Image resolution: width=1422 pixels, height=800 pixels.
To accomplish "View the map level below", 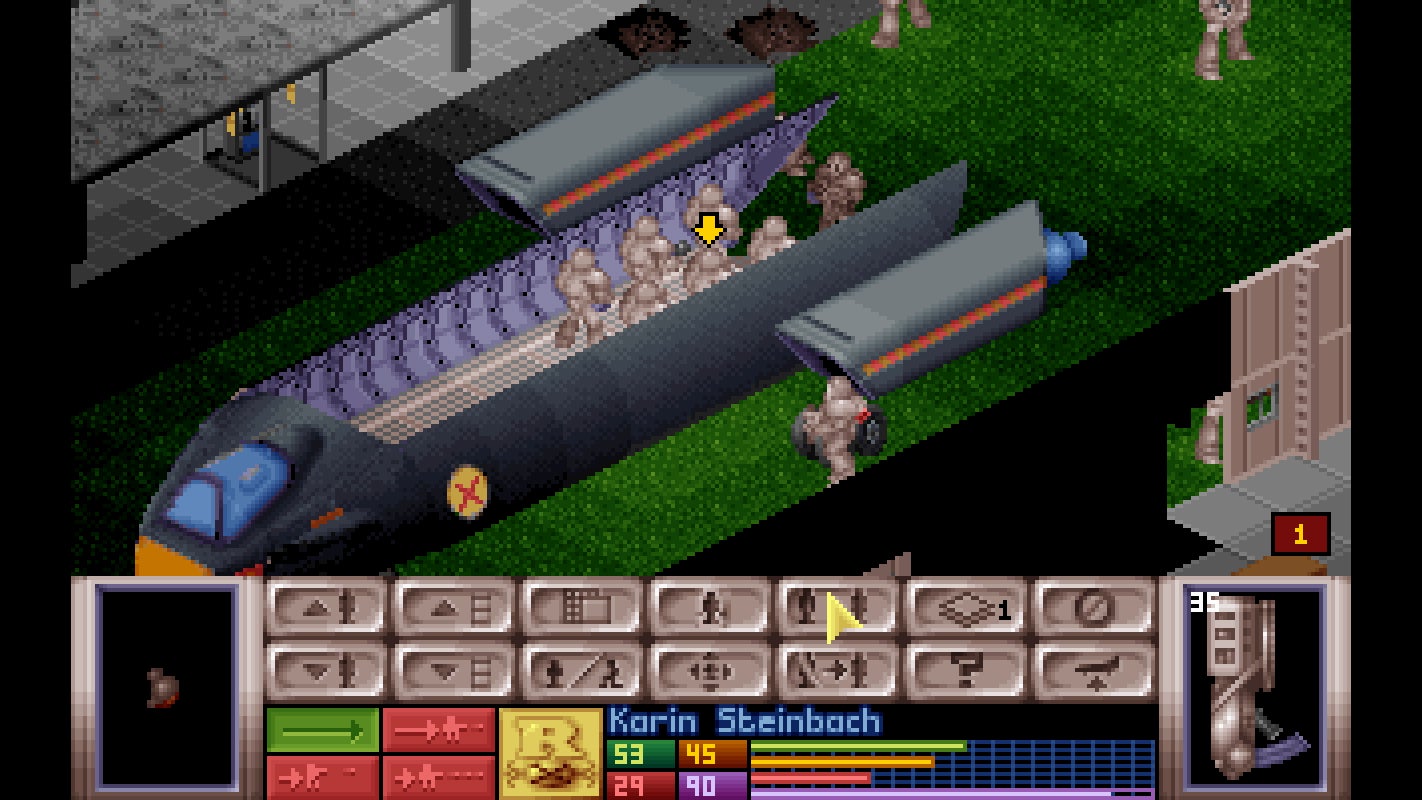I will [x=455, y=670].
